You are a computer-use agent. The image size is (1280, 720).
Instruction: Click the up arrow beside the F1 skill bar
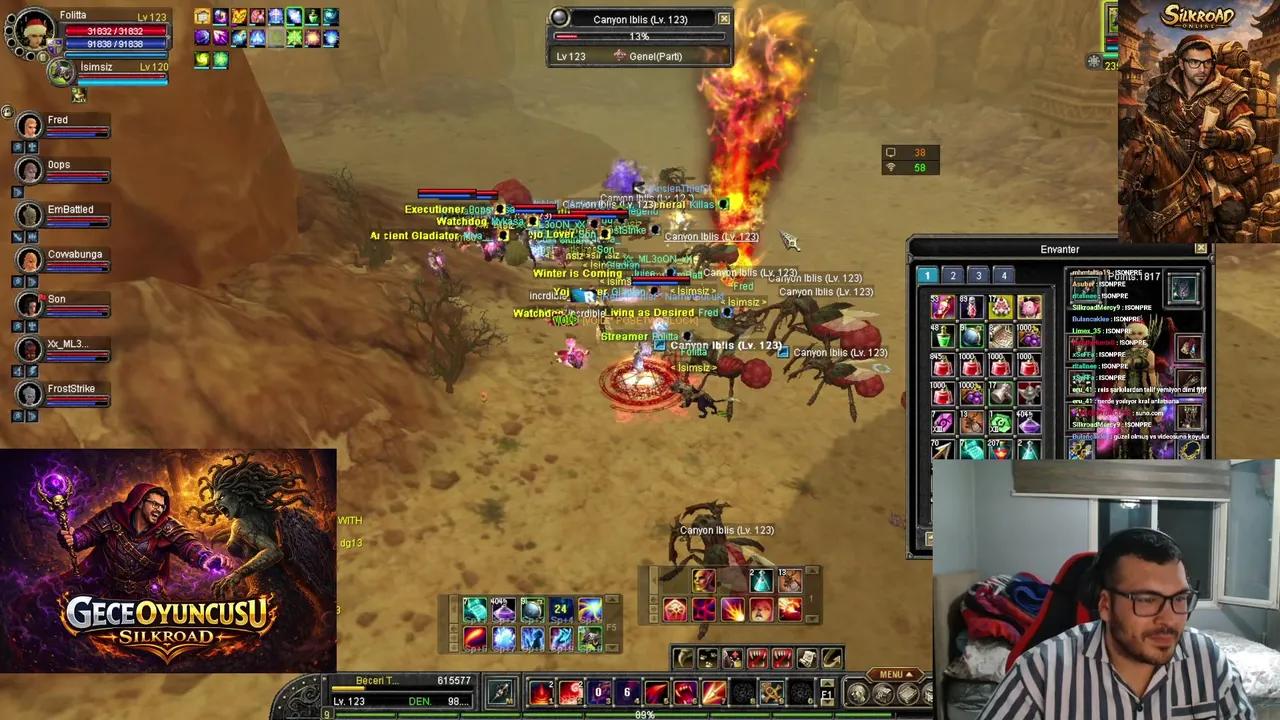[x=826, y=683]
